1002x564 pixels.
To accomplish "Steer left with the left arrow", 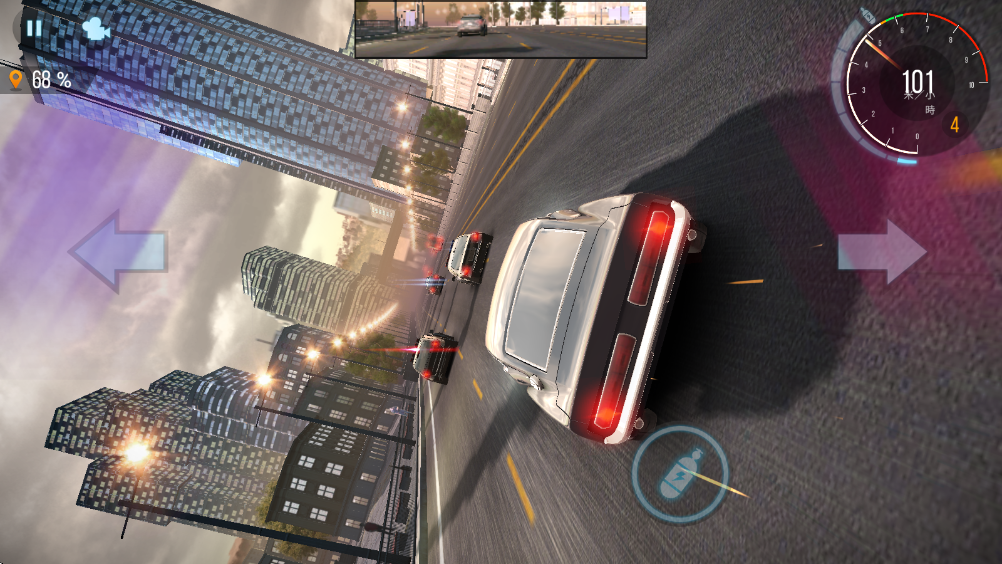I will 118,251.
